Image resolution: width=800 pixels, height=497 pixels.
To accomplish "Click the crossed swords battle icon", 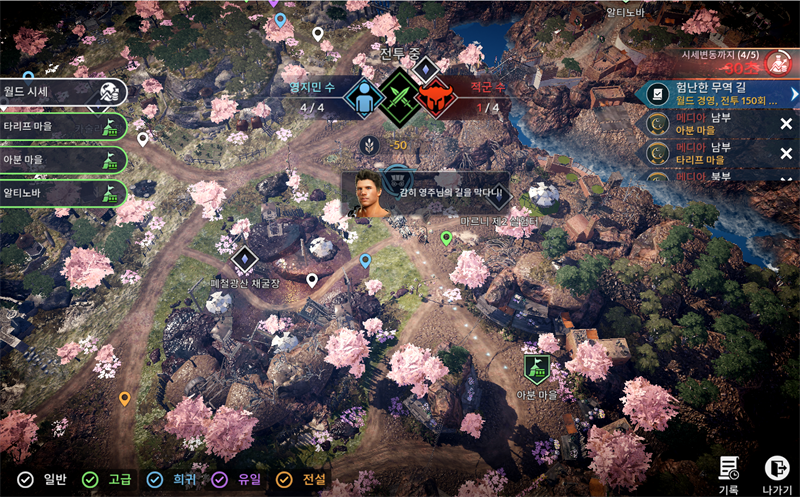I will click(400, 98).
